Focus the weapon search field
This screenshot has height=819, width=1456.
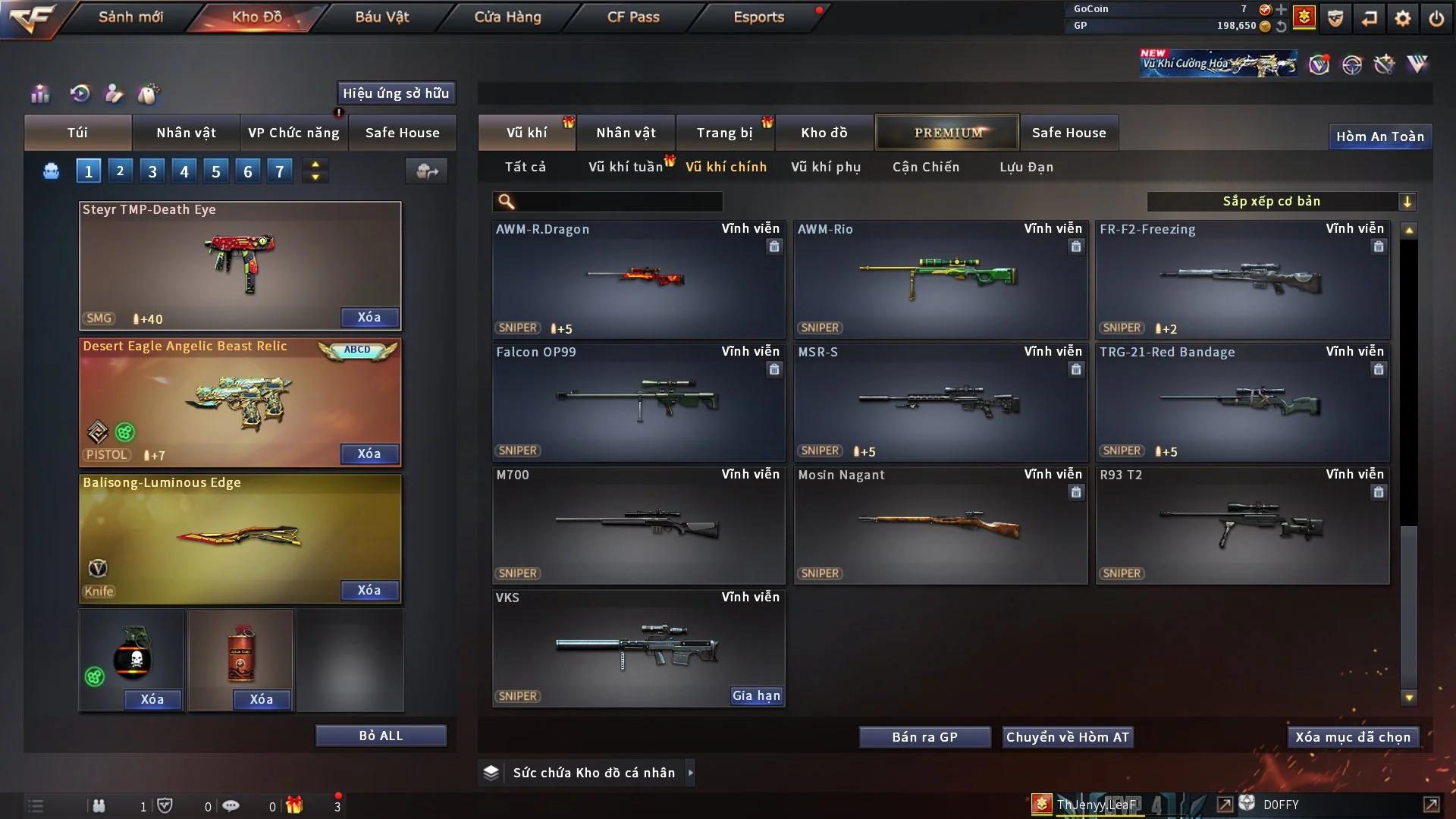(618, 202)
